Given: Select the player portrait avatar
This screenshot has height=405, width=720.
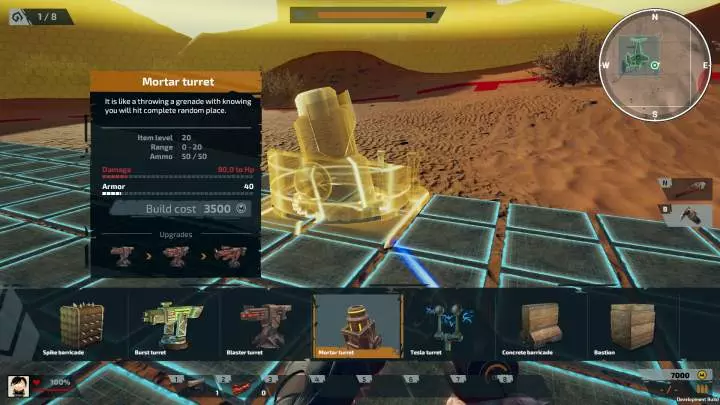Looking at the screenshot, I should (x=18, y=383).
